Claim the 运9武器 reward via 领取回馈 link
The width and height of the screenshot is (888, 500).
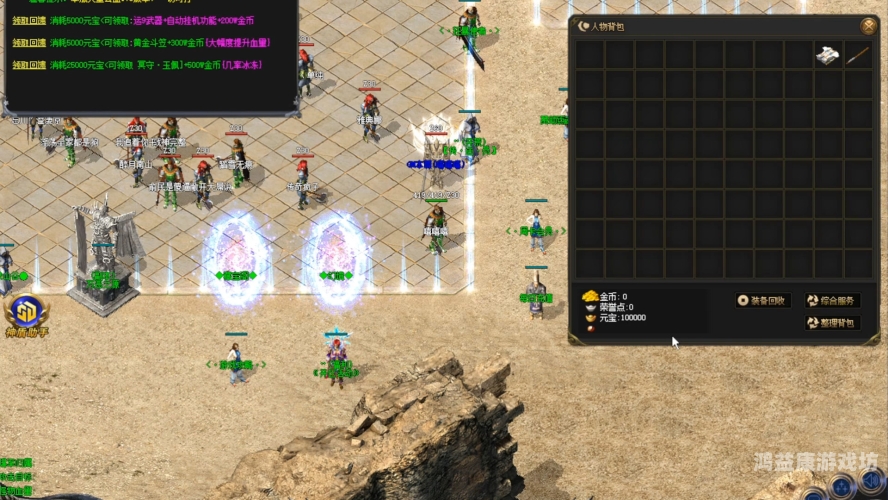coord(29,21)
